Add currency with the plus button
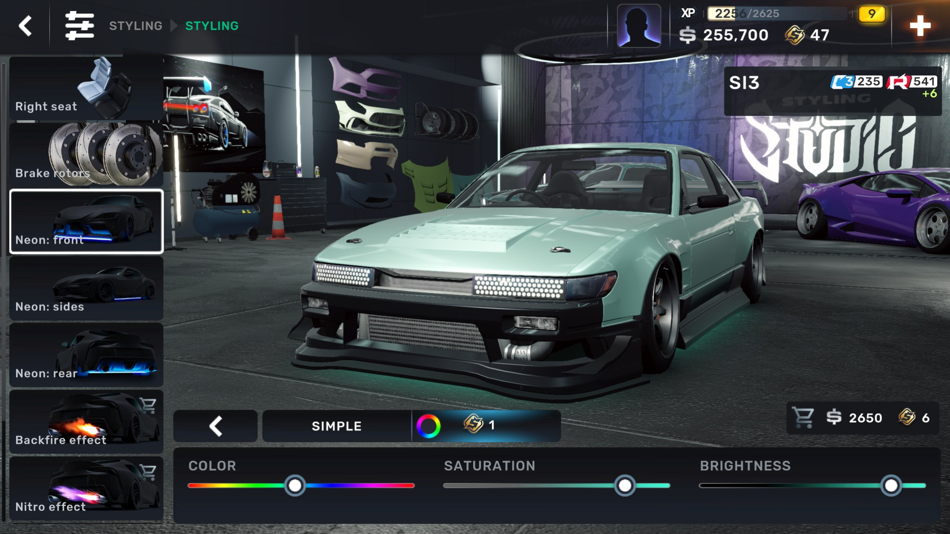This screenshot has width=950, height=534. point(920,26)
